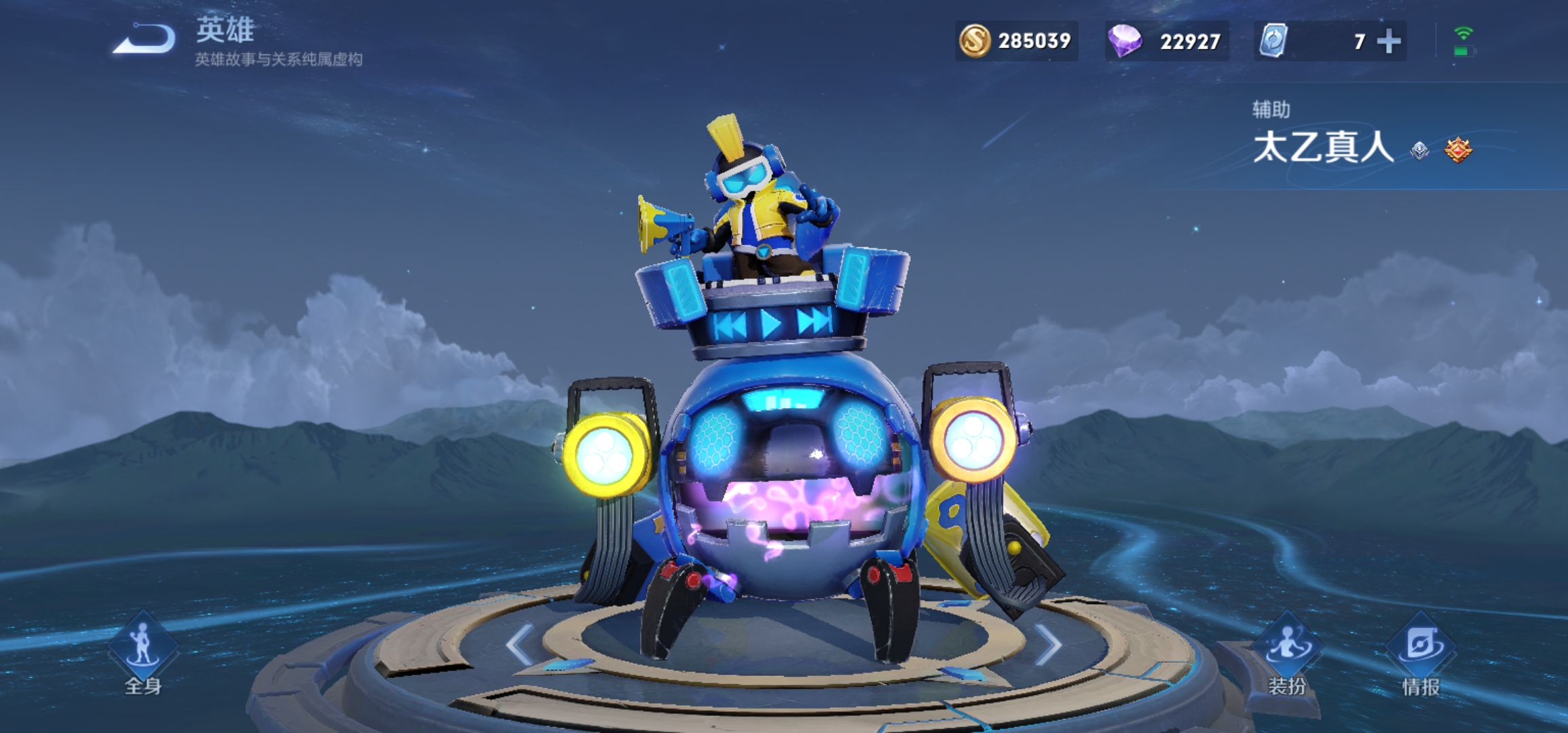Viewport: 1568px width, 733px height.
Task: Go back using the return arrow
Action: click(144, 39)
